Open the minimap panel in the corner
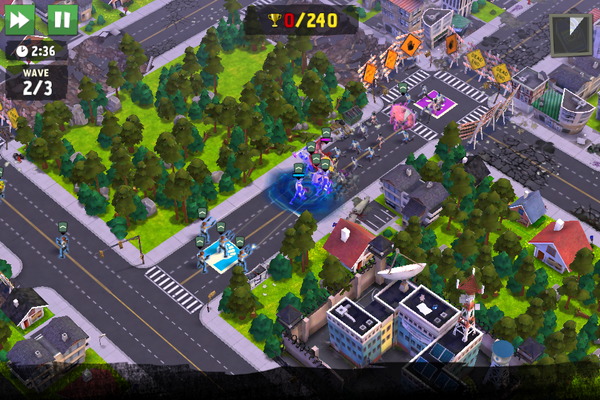 (571, 35)
